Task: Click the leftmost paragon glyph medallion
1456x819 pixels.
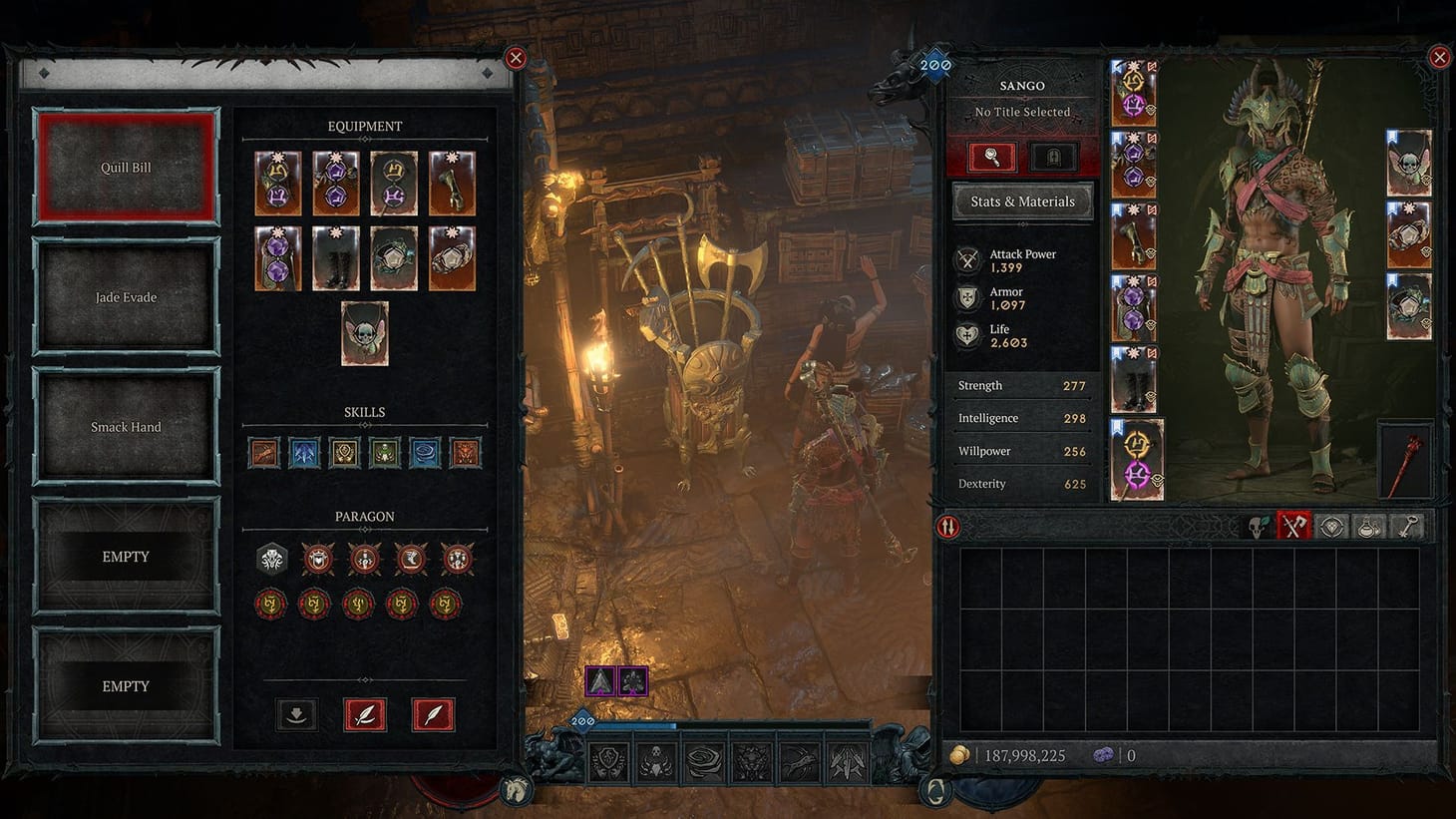Action: click(x=270, y=605)
